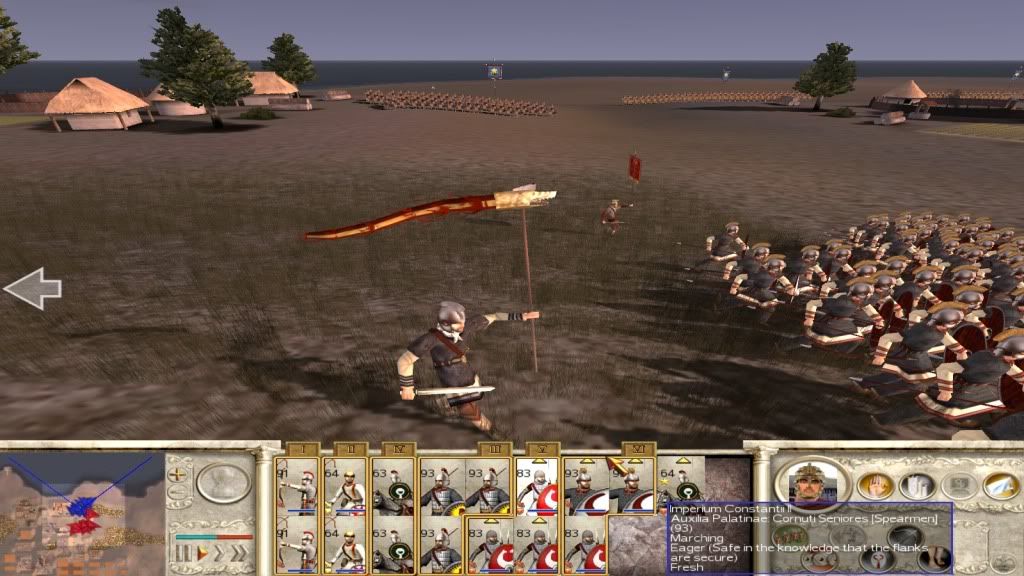Set battle speed to normal play

pyautogui.click(x=200, y=551)
